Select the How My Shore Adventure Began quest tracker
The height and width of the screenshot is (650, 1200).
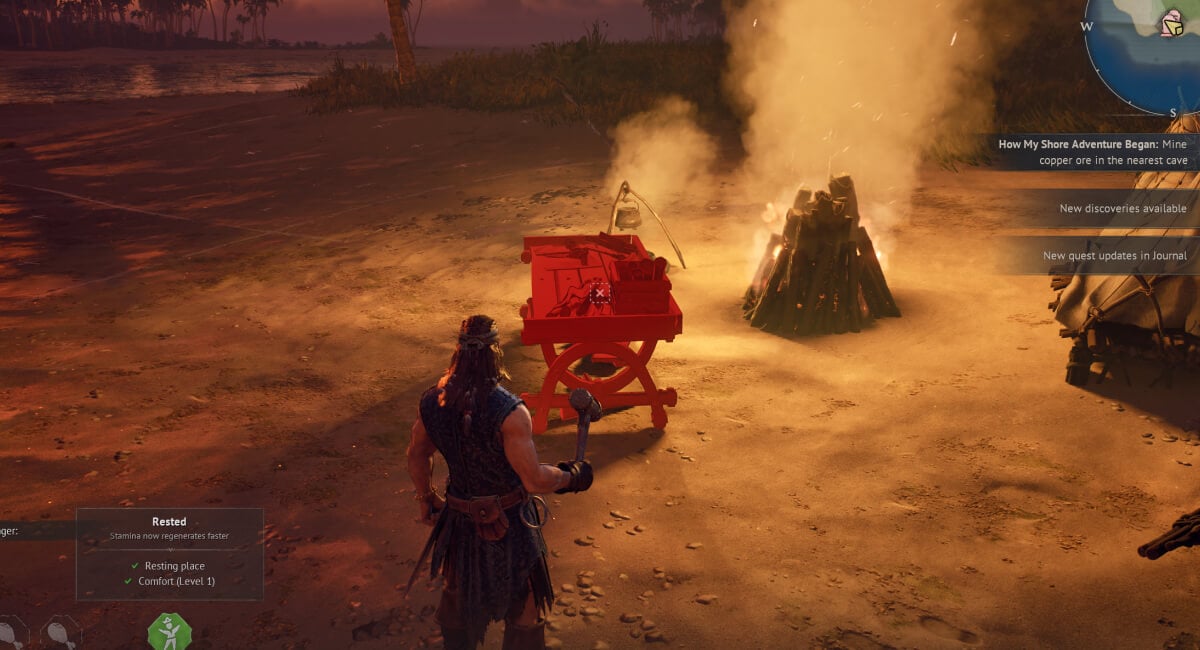[x=1092, y=152]
